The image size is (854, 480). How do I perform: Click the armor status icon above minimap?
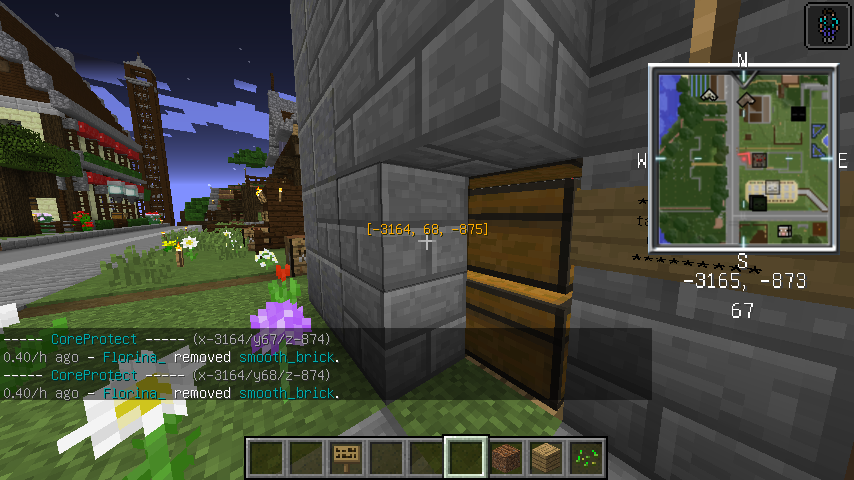coord(824,23)
